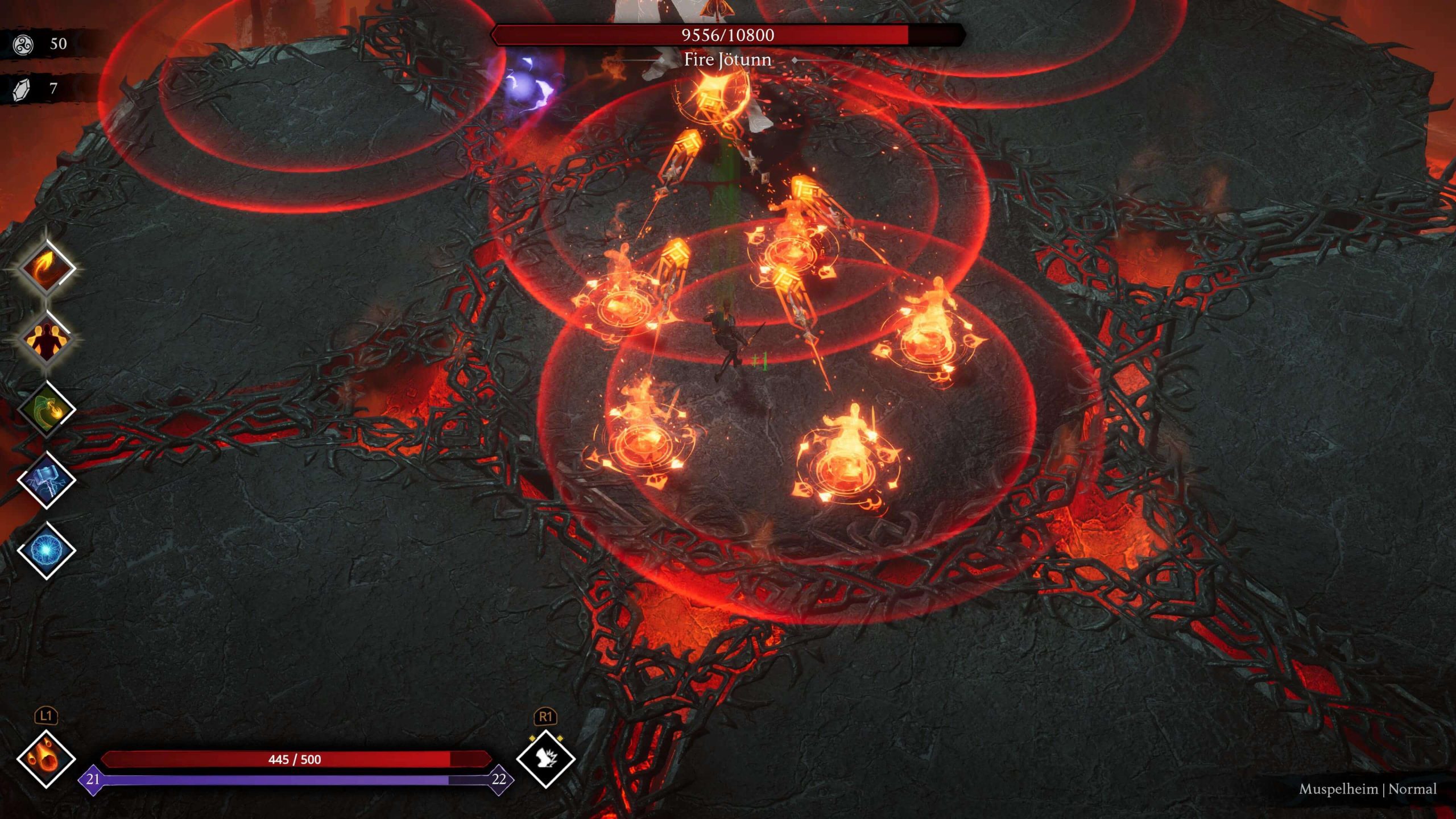Viewport: 1456px width, 819px height.
Task: Click the Fire Jötunn health bar
Action: pos(728,35)
